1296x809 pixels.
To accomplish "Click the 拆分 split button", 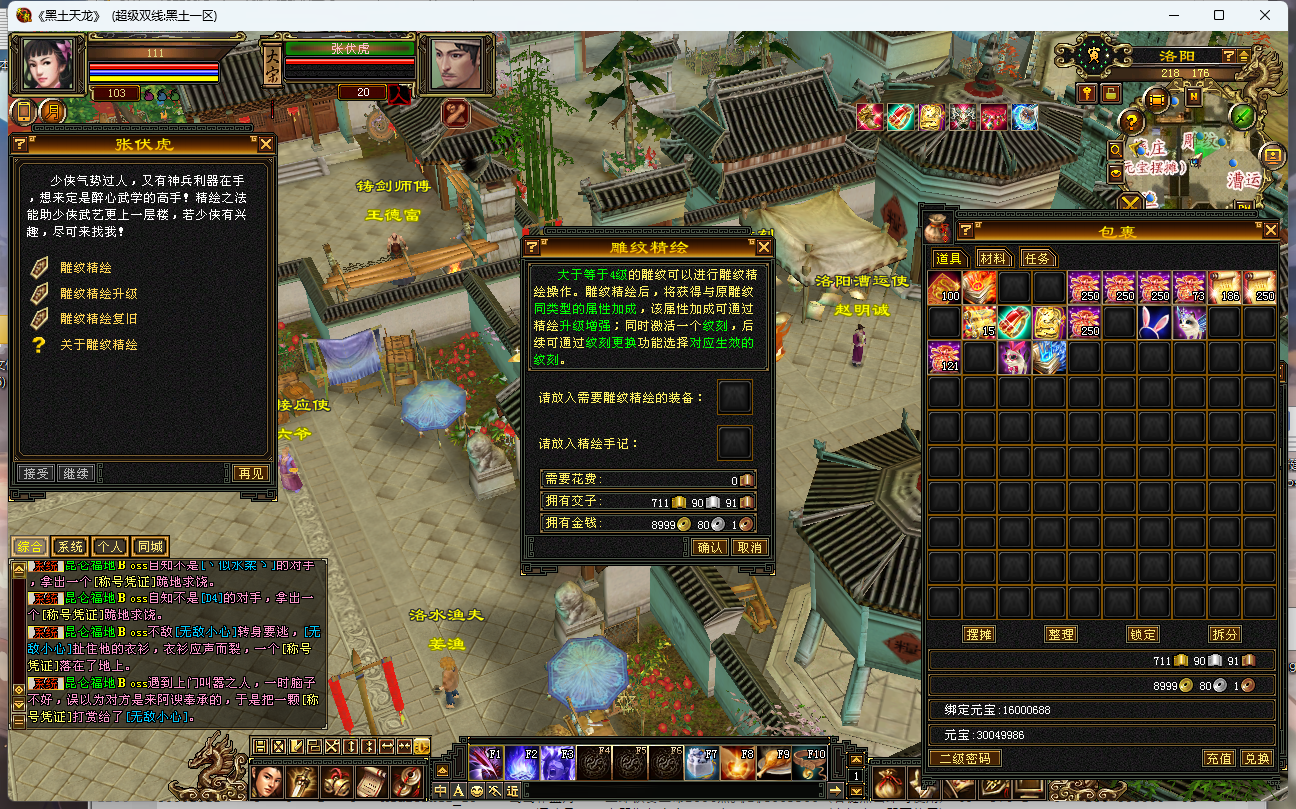I will [x=1224, y=634].
